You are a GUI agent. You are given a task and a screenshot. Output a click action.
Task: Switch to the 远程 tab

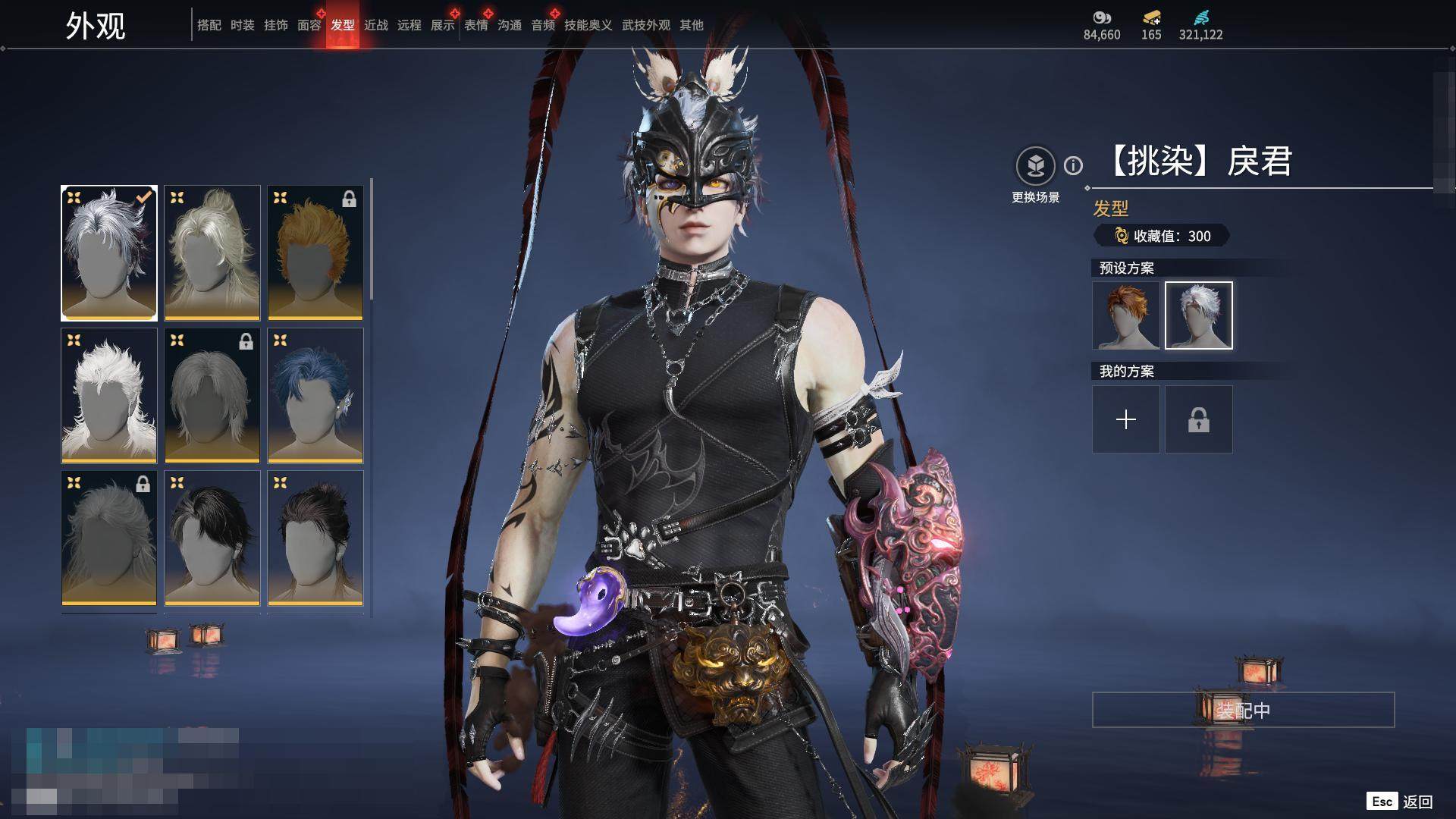coord(409,25)
